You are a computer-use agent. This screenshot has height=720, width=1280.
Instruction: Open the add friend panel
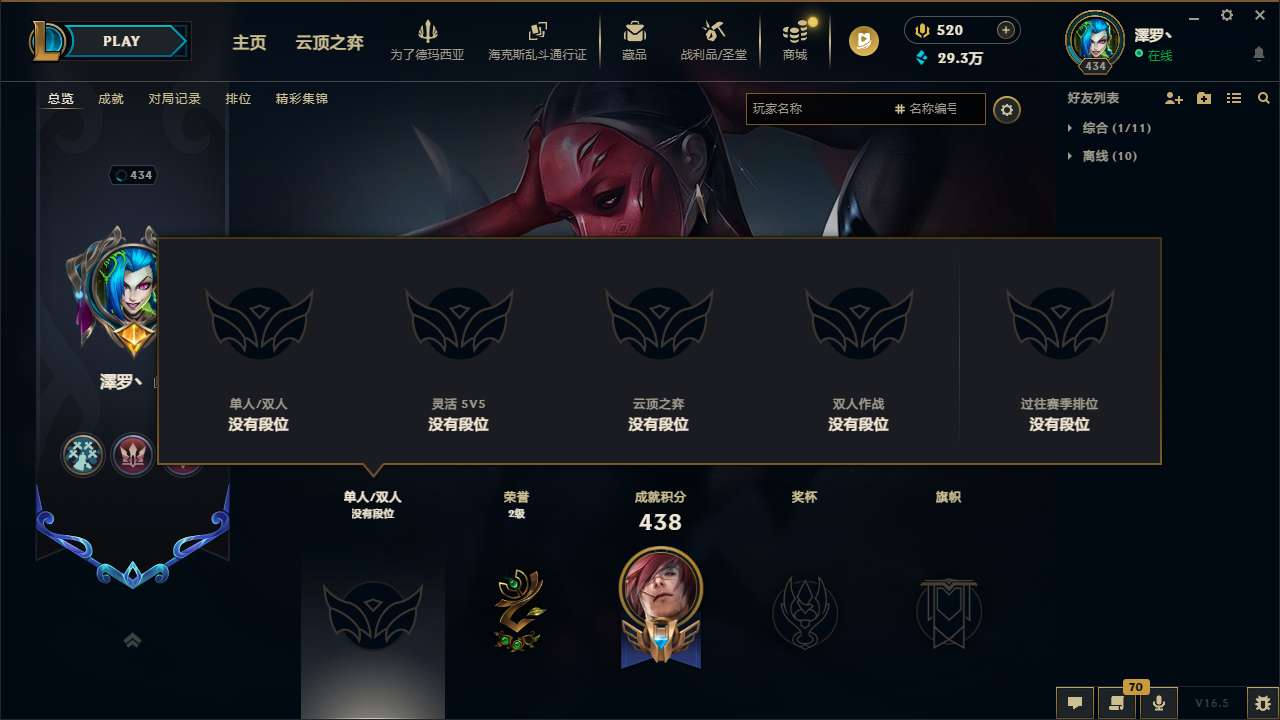pyautogui.click(x=1173, y=98)
